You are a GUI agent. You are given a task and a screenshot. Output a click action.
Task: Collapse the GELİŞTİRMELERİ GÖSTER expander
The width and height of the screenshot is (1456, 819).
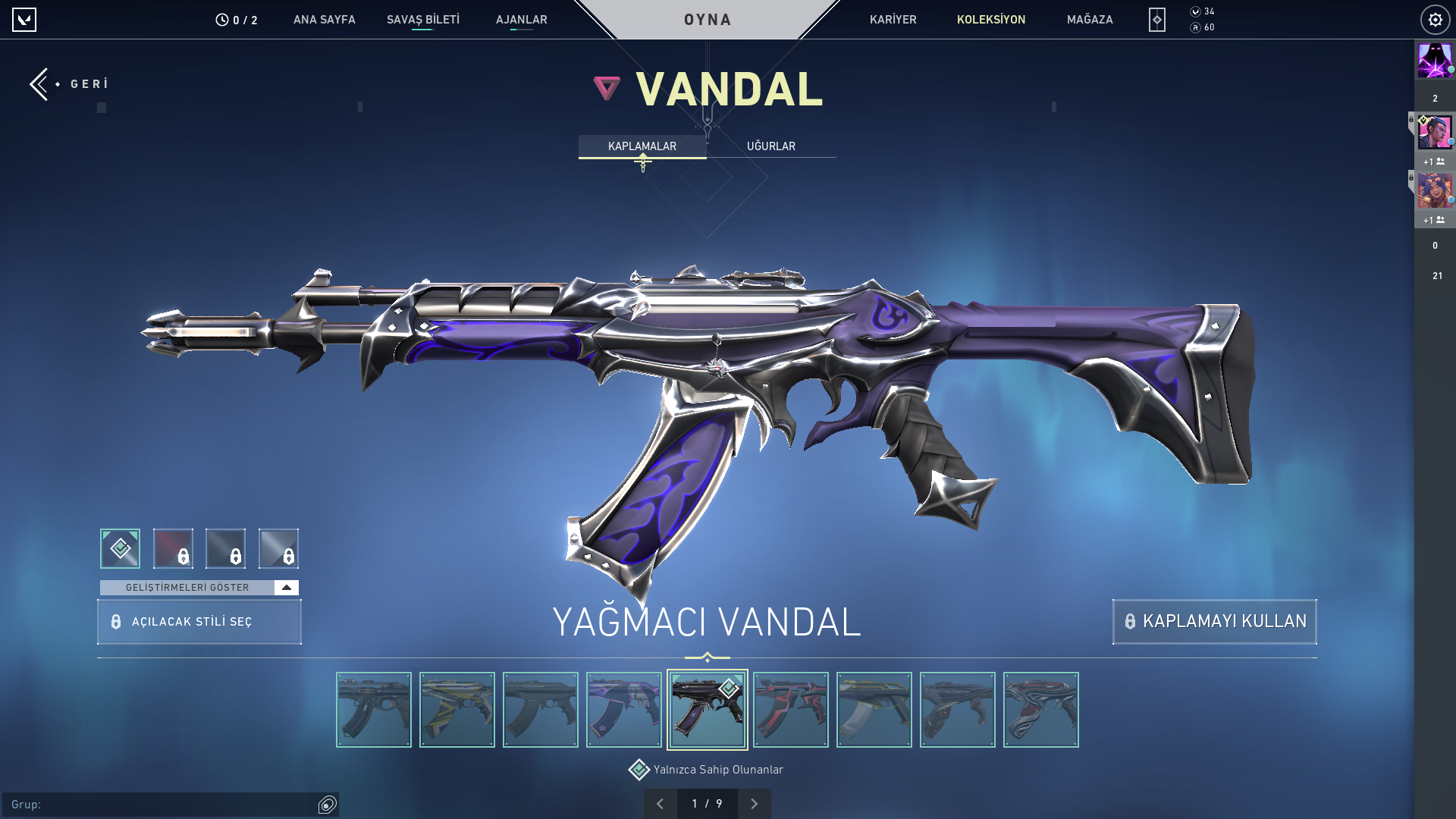pos(286,588)
